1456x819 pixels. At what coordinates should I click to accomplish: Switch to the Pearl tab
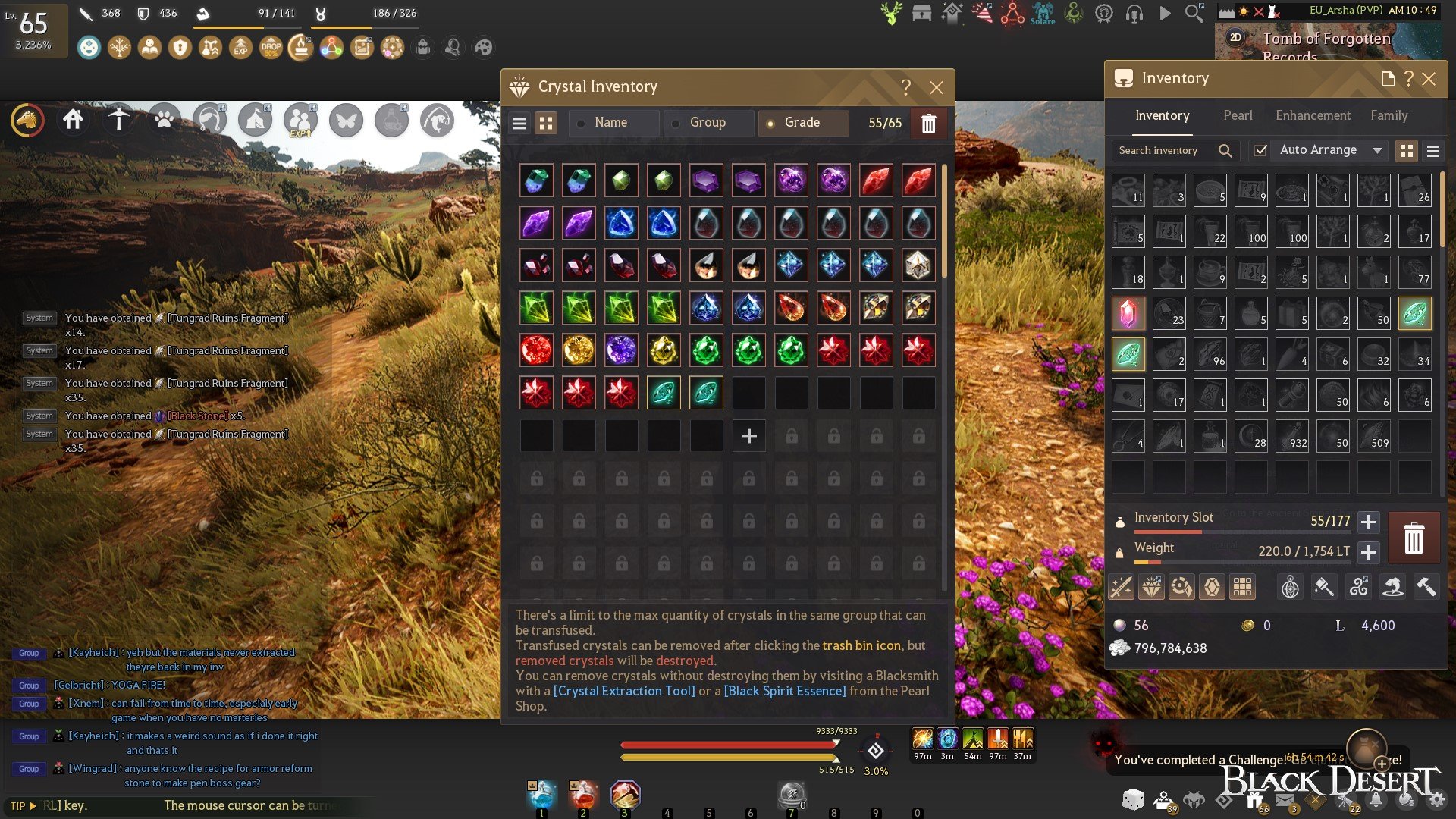(x=1238, y=115)
